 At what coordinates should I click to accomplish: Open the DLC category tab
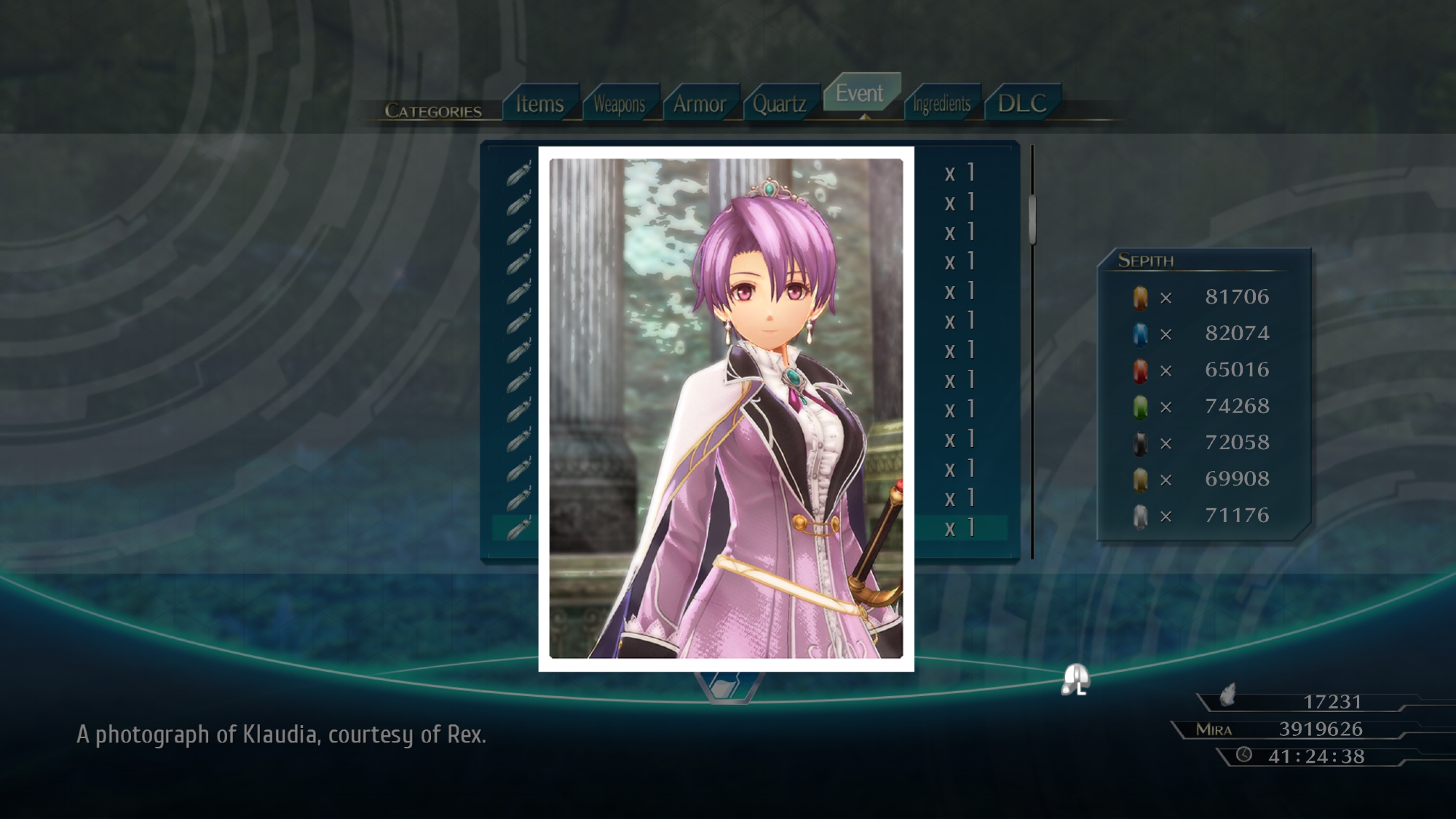pyautogui.click(x=1022, y=103)
